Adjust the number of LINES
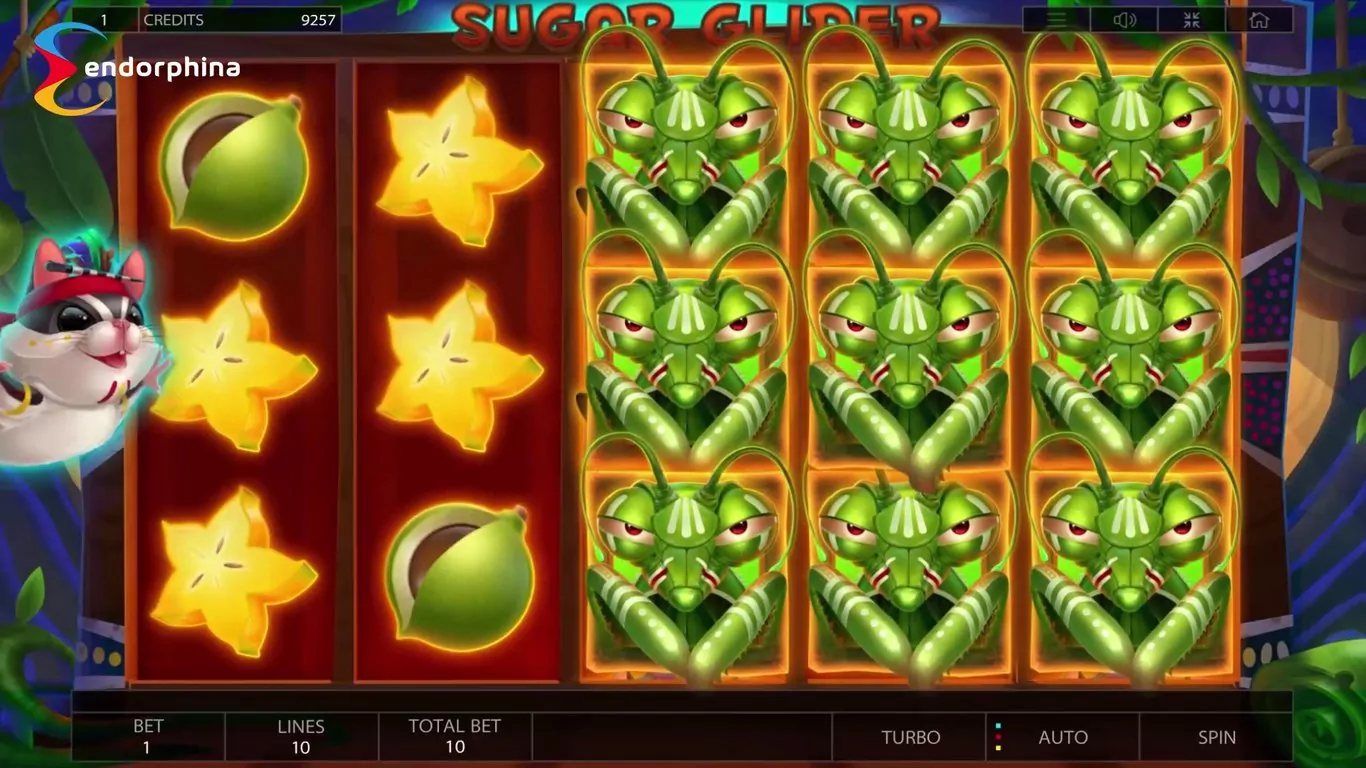 (x=301, y=737)
